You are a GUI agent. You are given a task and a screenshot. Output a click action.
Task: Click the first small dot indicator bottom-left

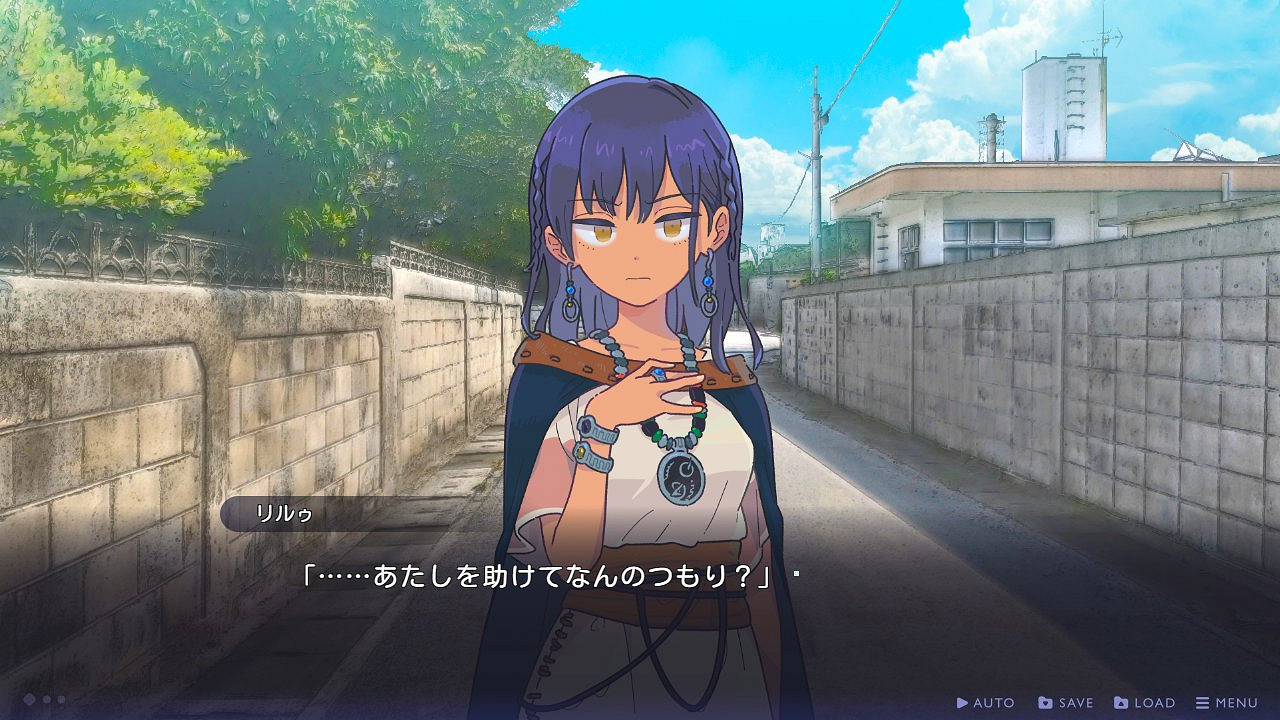(x=47, y=700)
